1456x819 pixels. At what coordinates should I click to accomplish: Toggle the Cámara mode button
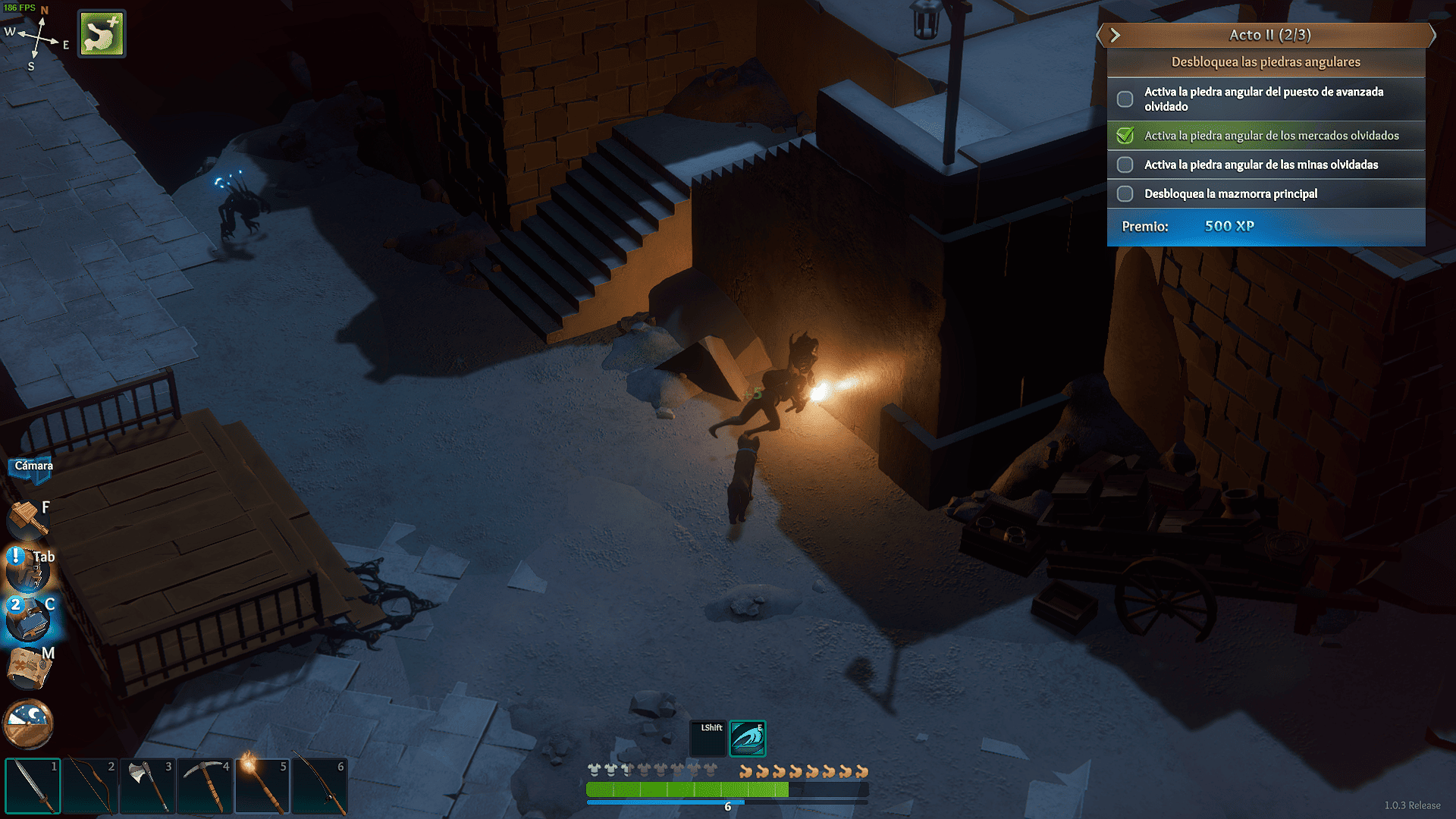pos(33,466)
